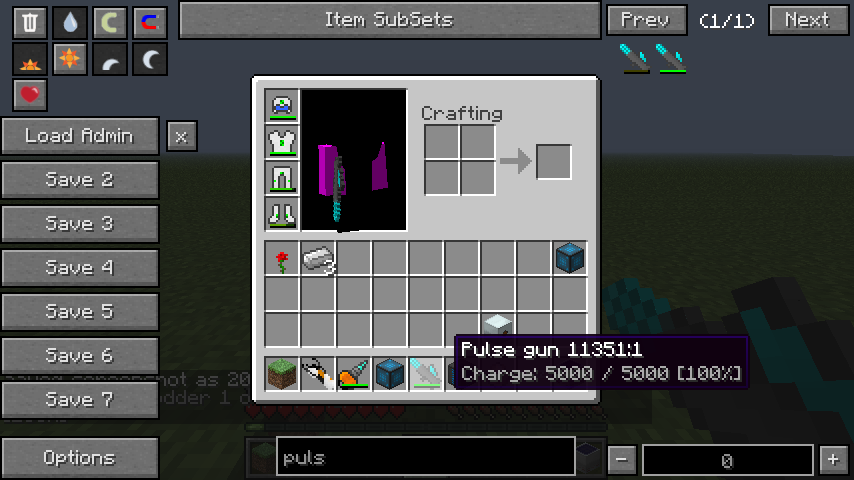This screenshot has width=854, height=480.
Task: Open the Item SubSets dropdown
Action: point(388,20)
